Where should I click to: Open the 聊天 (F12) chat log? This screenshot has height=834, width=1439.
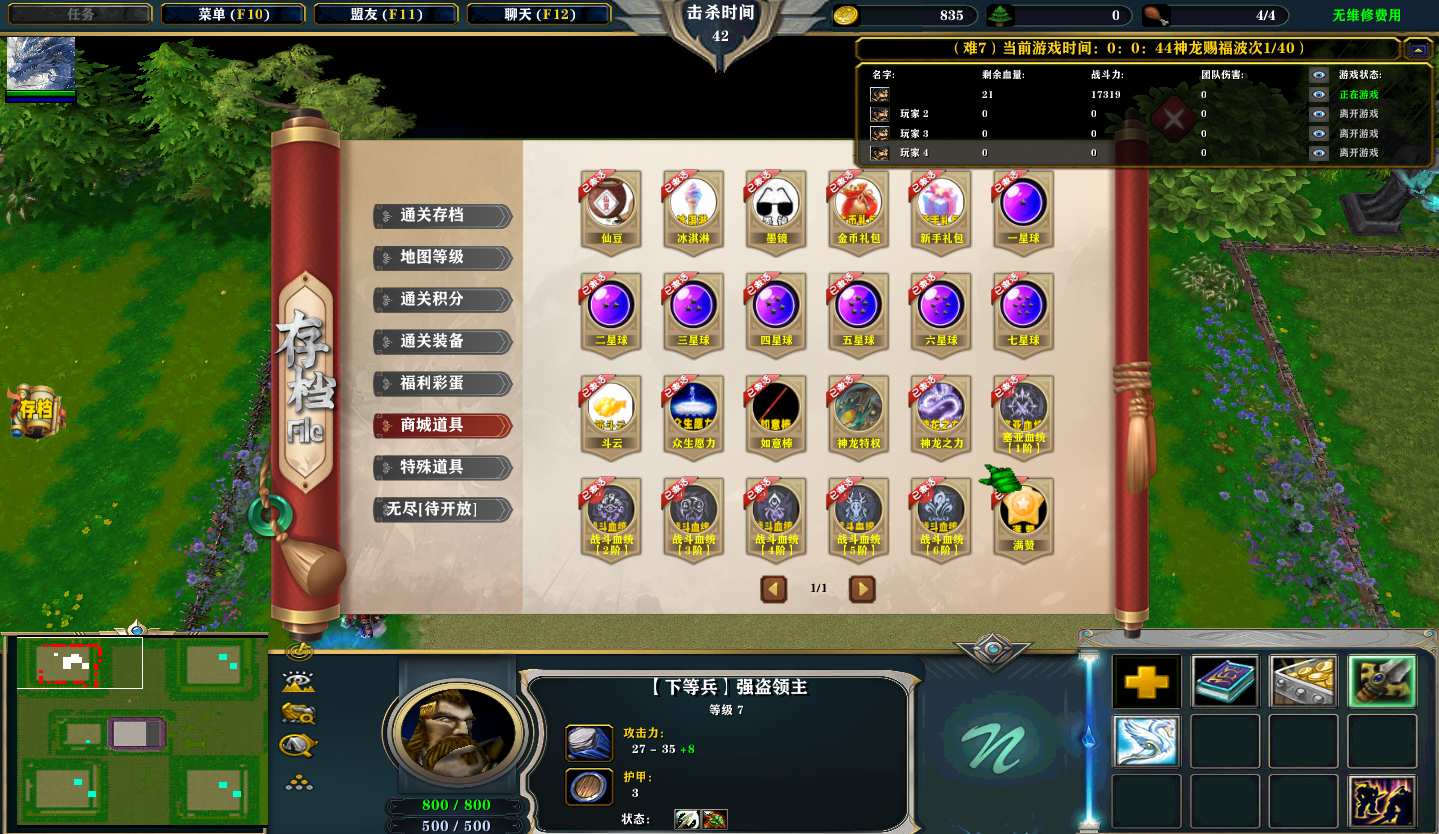pos(539,15)
